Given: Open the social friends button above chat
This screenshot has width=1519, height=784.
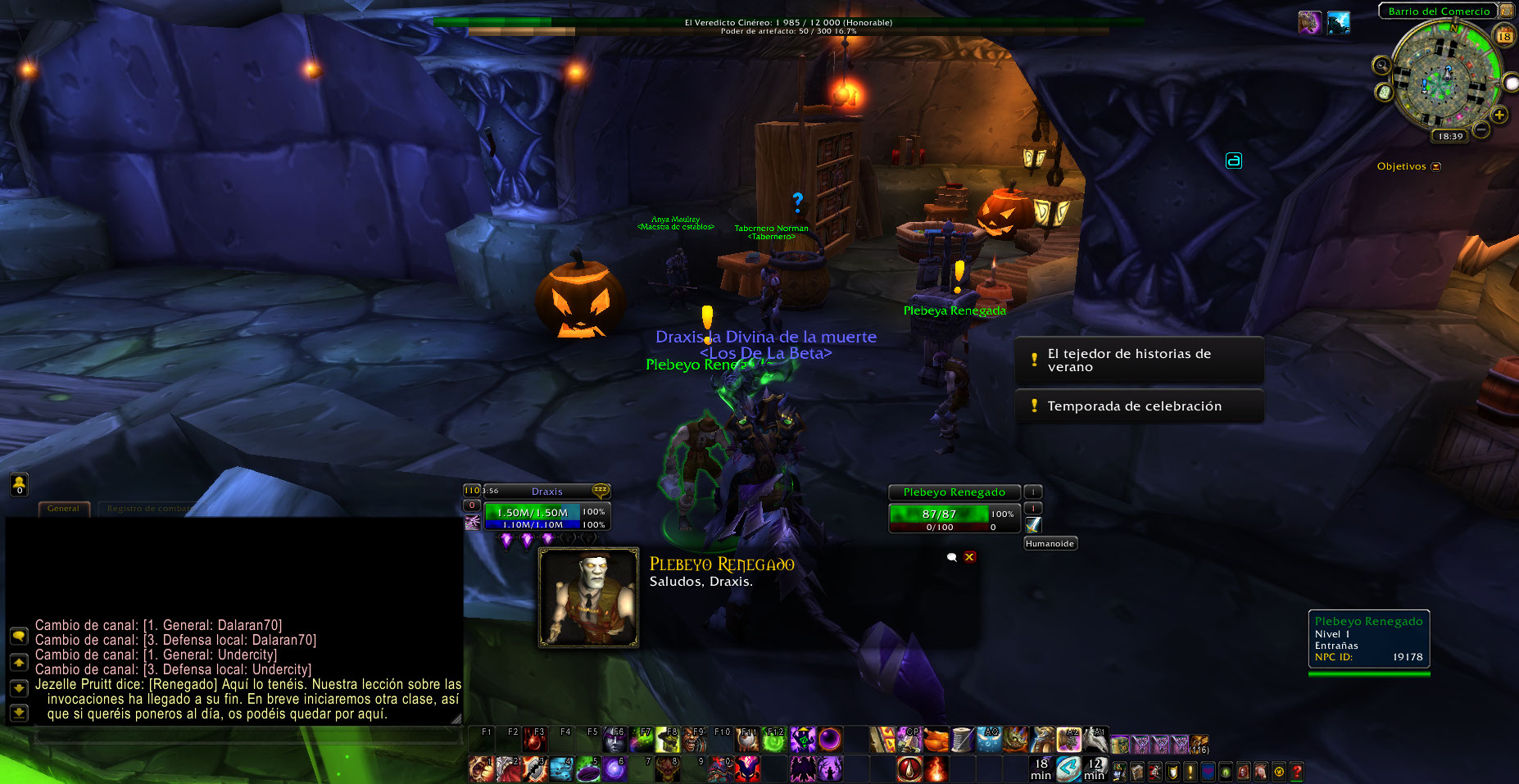Looking at the screenshot, I should [19, 485].
